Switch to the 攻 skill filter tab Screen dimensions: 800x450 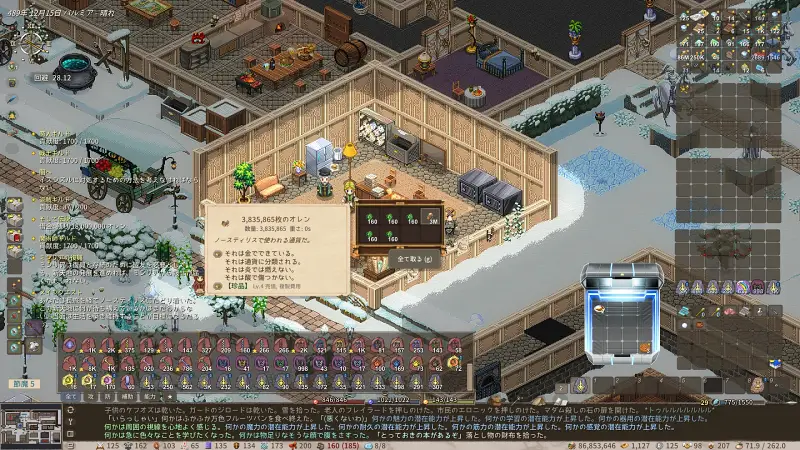[91, 396]
